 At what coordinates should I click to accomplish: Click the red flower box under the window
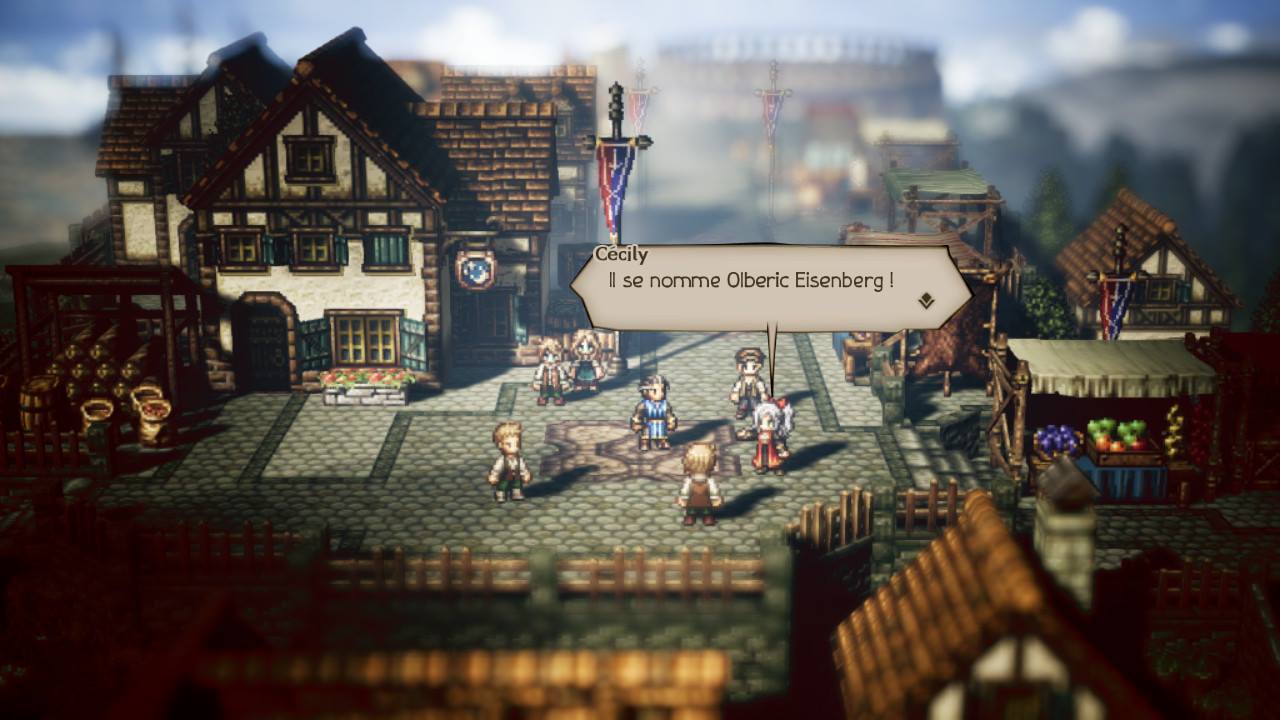tap(367, 376)
